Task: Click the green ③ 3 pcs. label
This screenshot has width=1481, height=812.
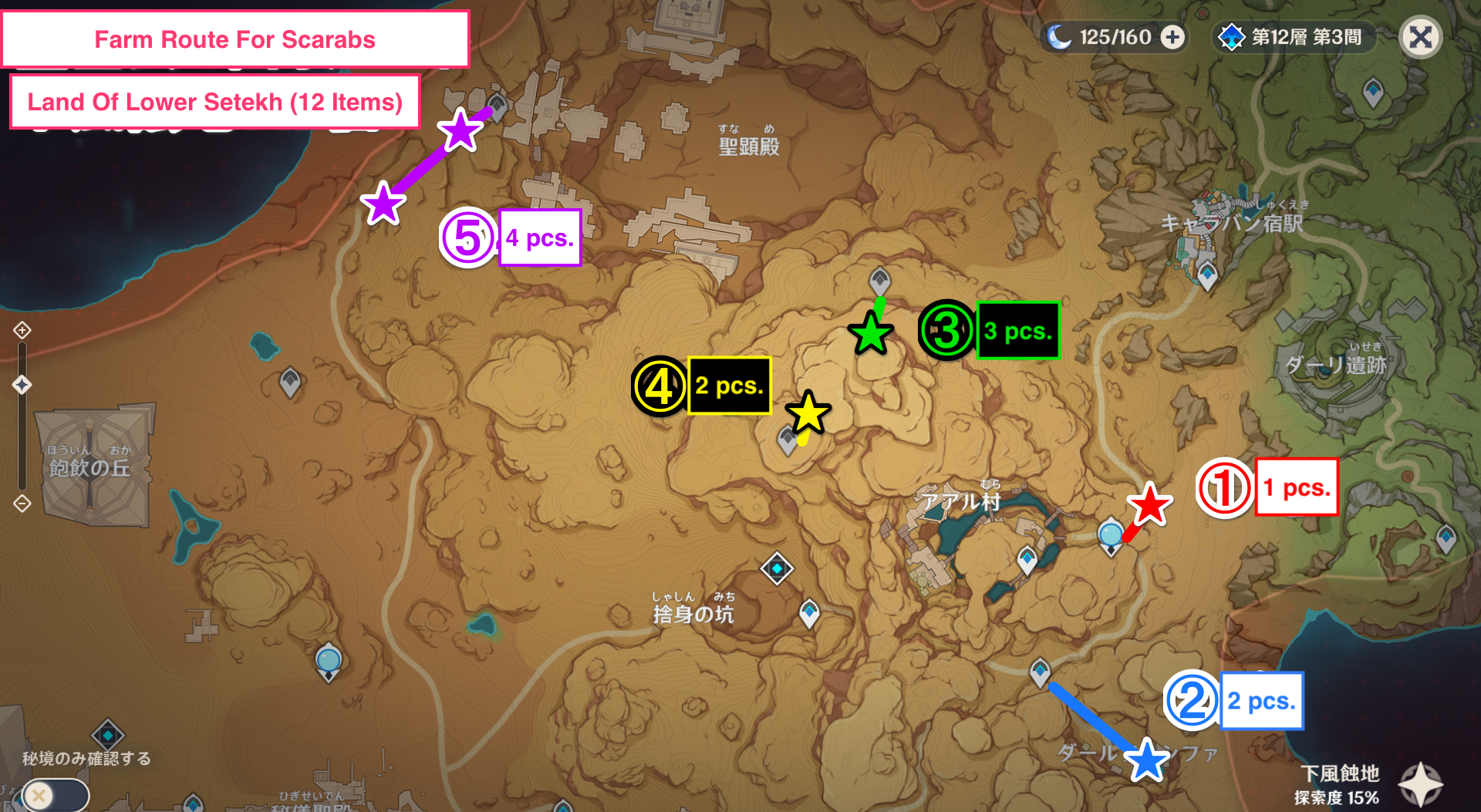Action: pyautogui.click(x=1018, y=330)
